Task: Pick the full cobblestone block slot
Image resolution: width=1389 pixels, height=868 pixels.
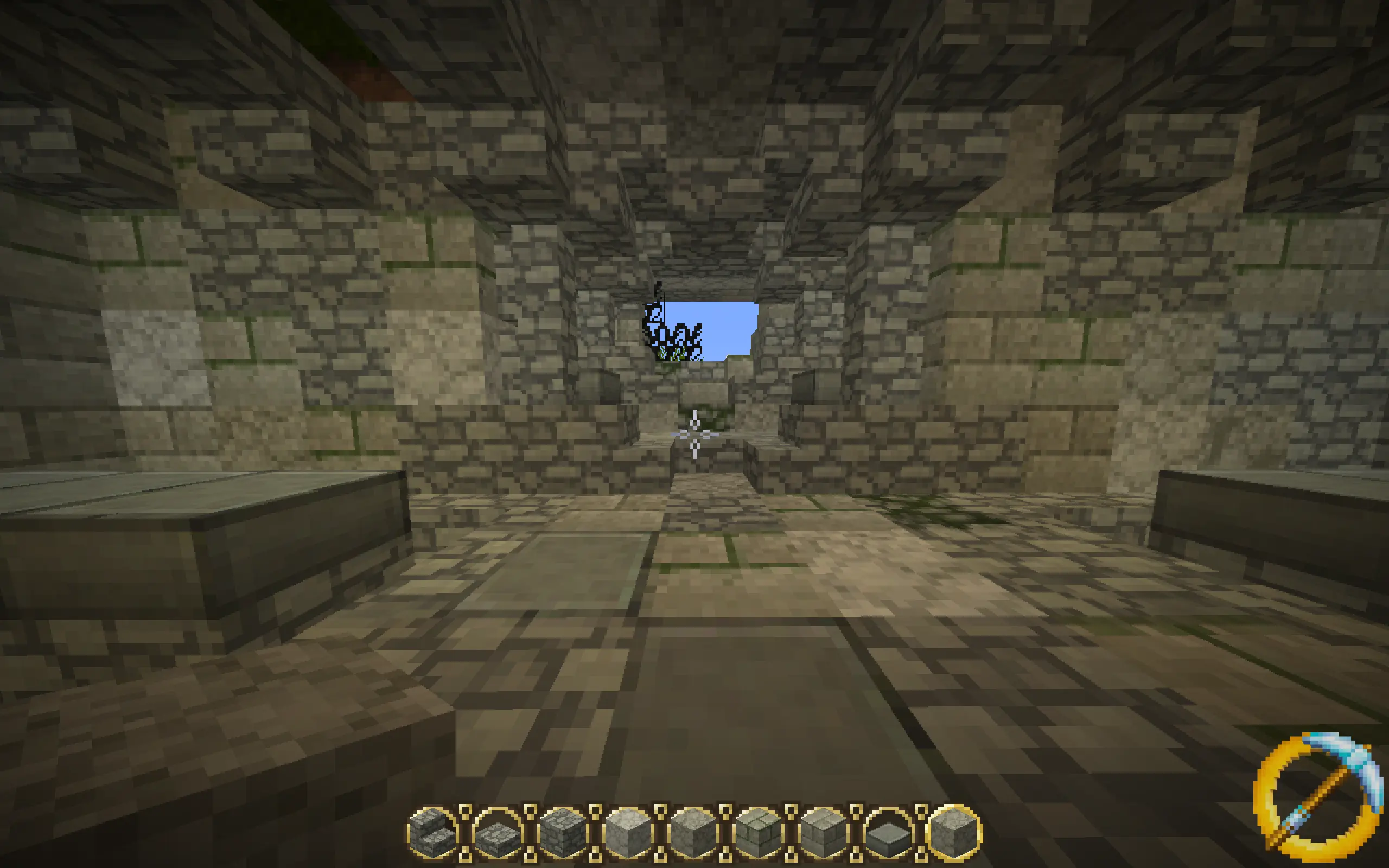Action: (563, 830)
